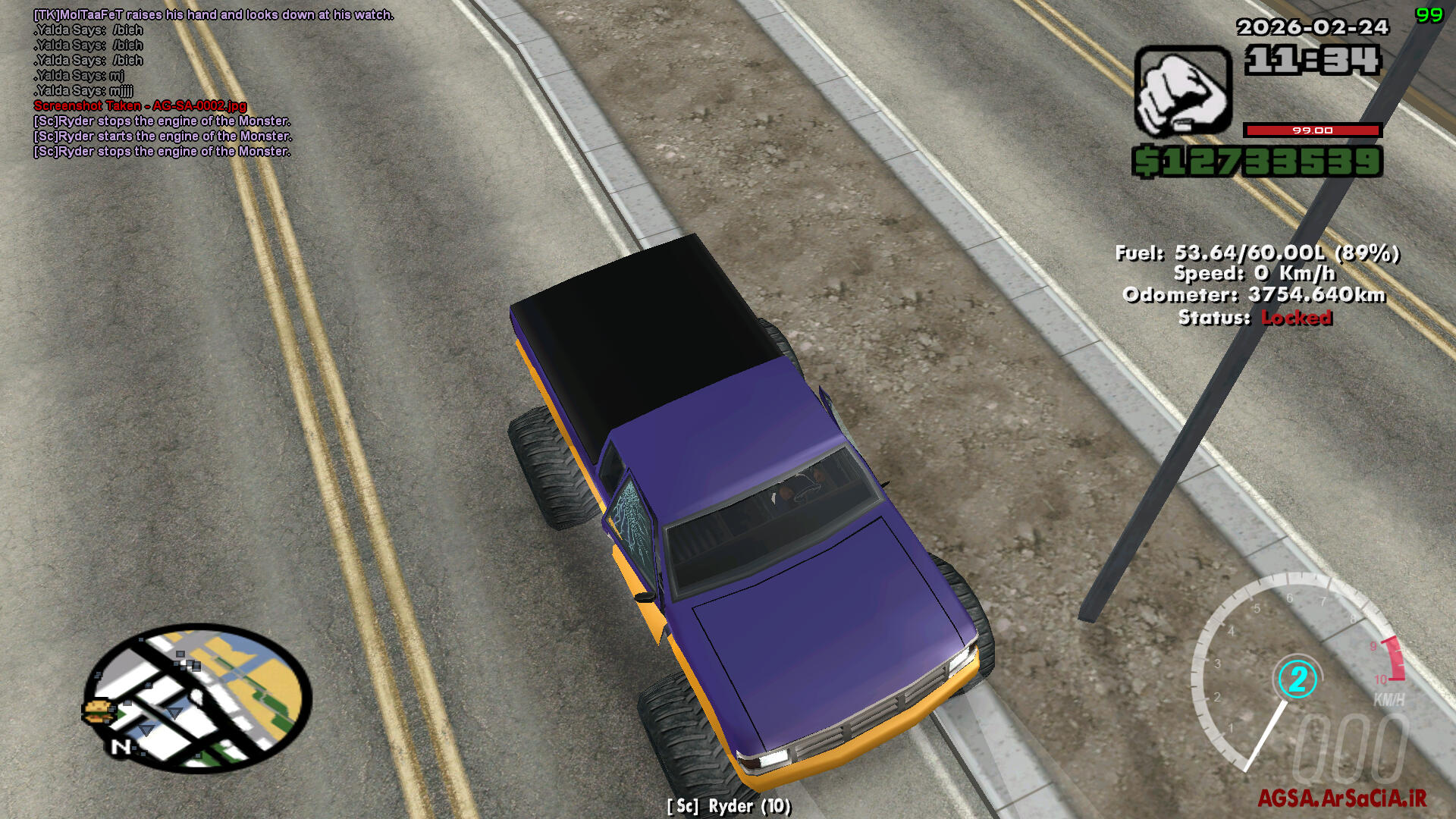Click the north N marker on radar
Viewport: 1456px width, 819px height.
click(x=121, y=747)
